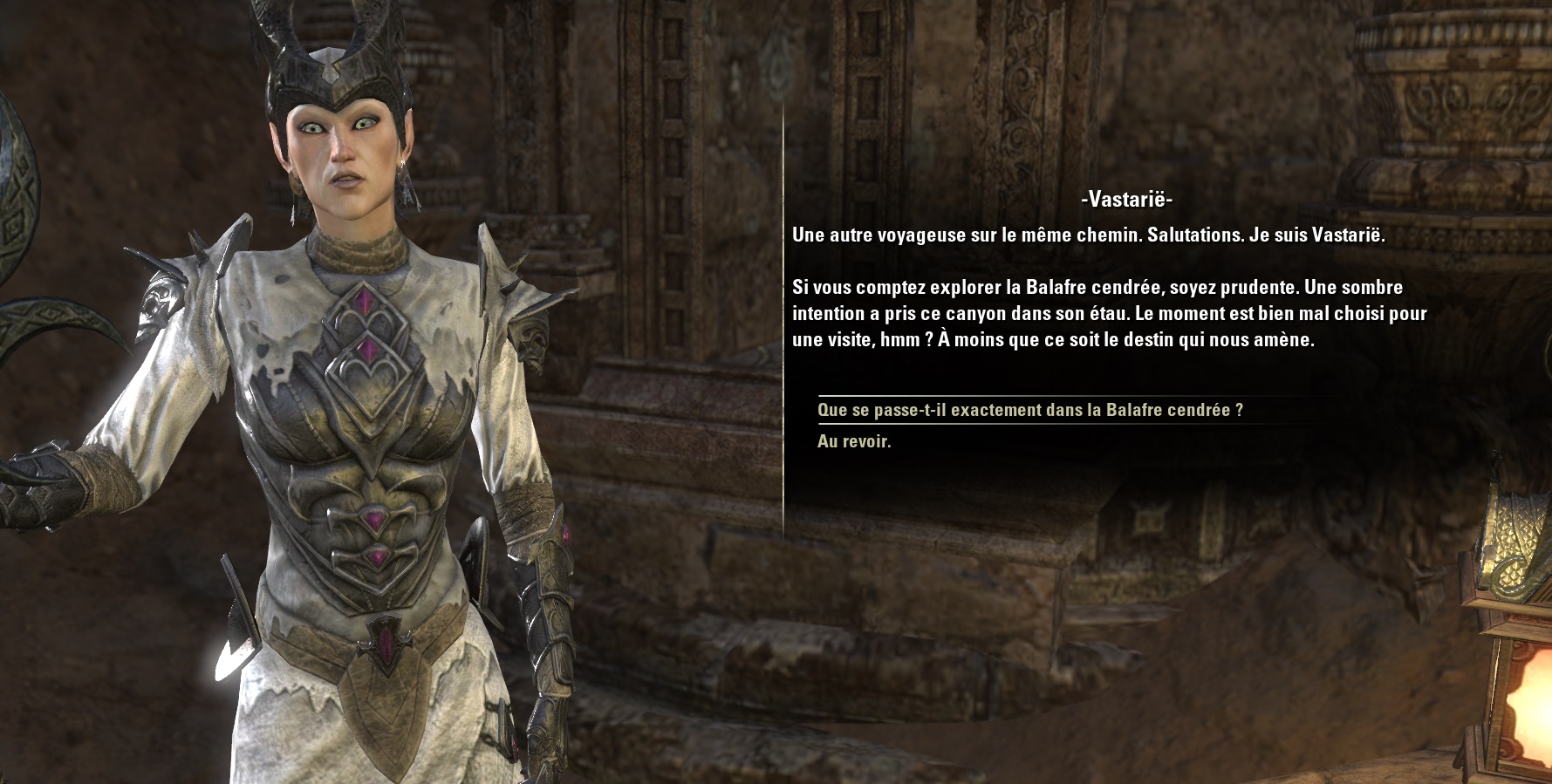The height and width of the screenshot is (784, 1552).
Task: Ask what is happening in the Balafre cendrée
Action: 1029,410
